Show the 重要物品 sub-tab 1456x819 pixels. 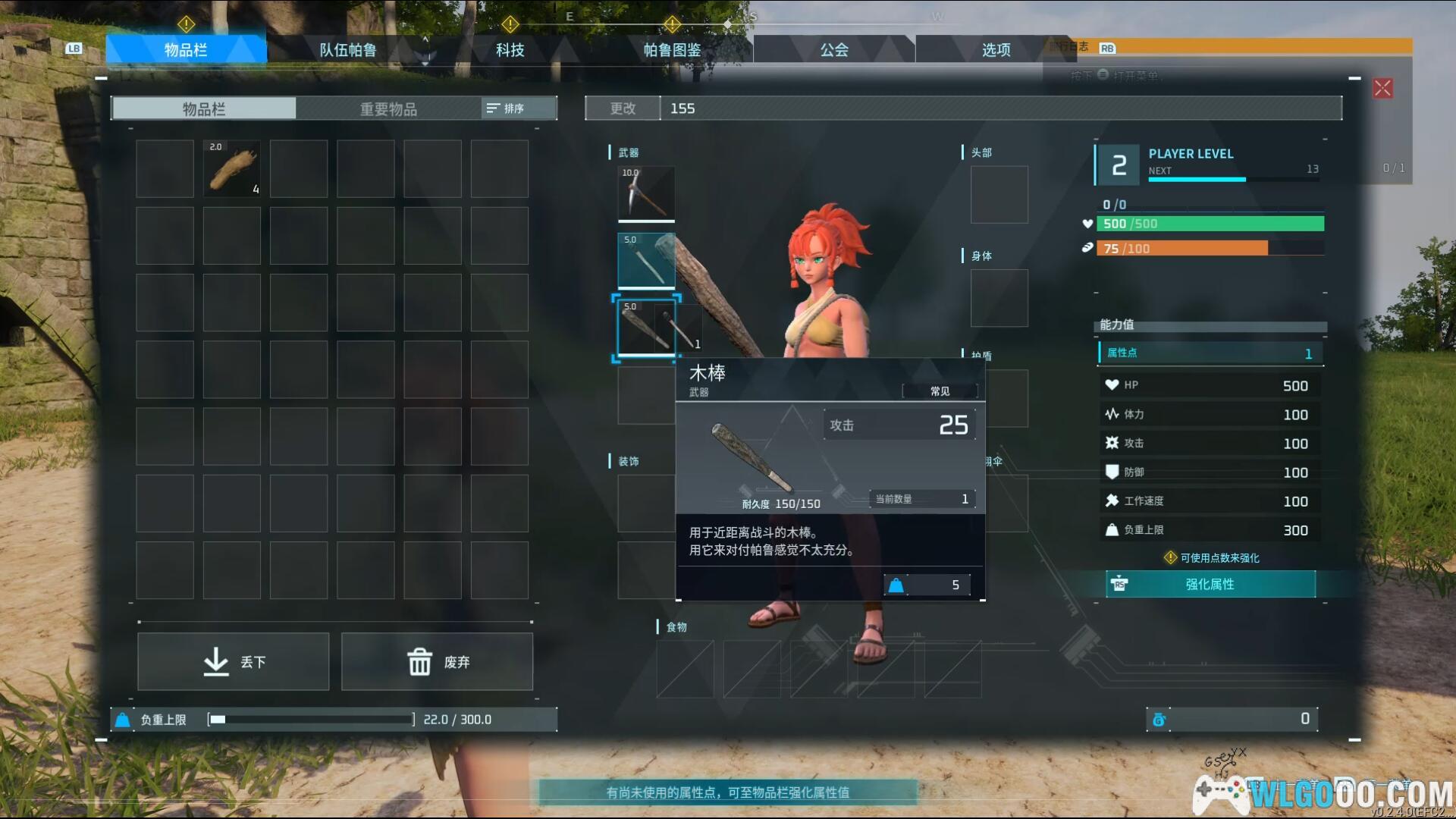[x=388, y=109]
